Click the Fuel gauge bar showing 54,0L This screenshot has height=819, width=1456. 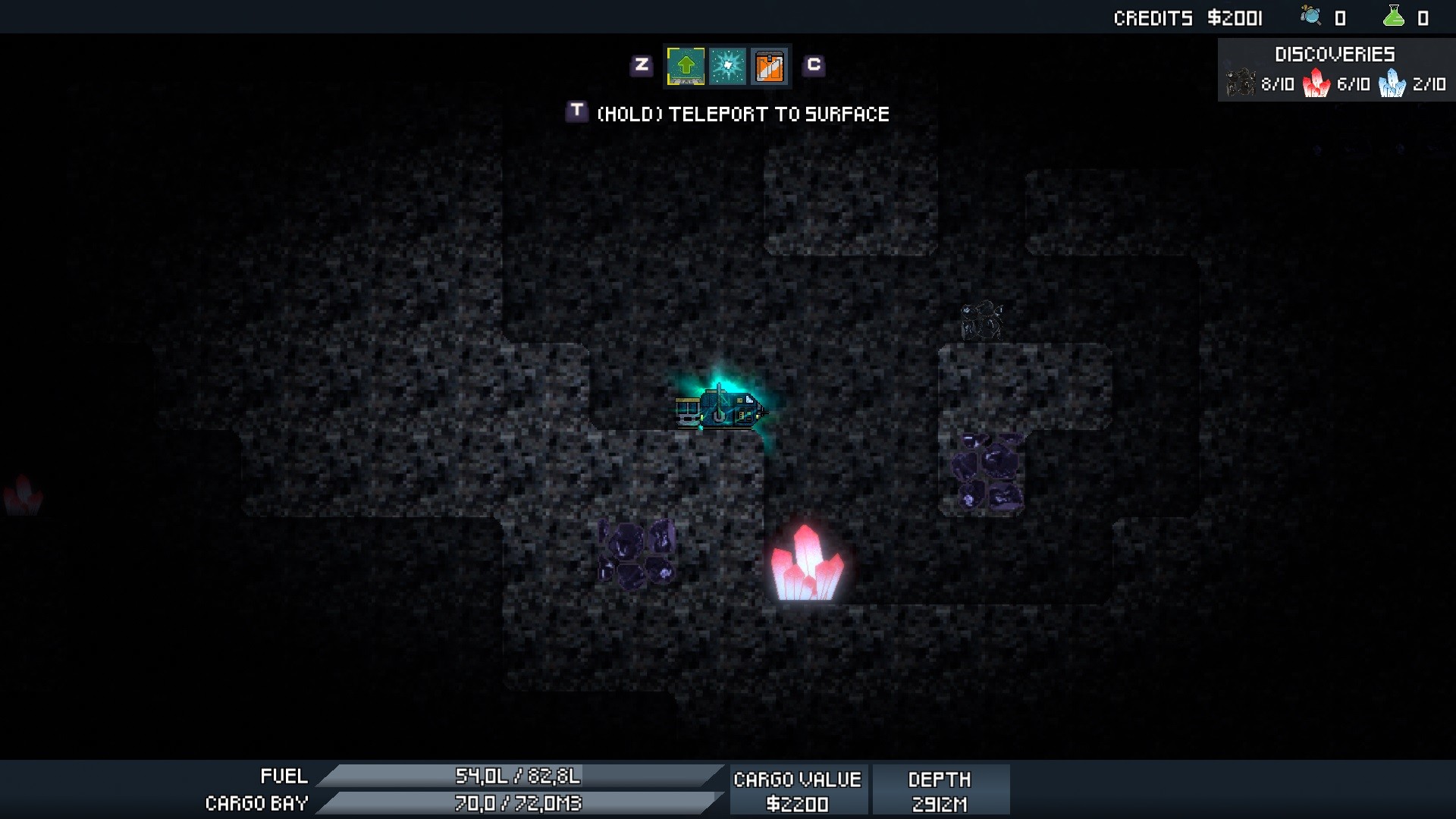coord(519,776)
